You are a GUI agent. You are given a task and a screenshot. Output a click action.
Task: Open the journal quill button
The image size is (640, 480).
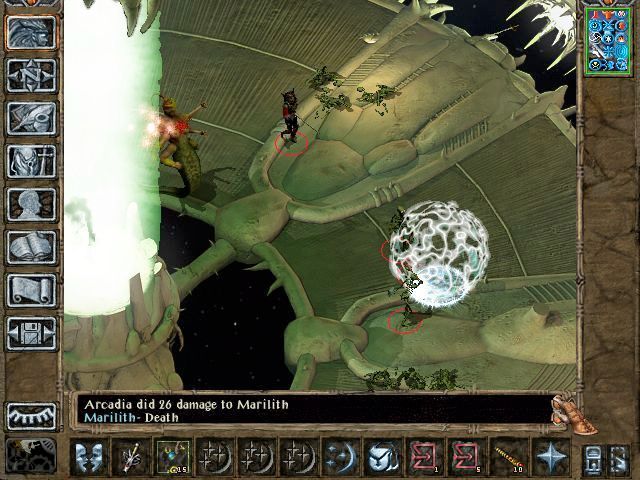tap(31, 117)
